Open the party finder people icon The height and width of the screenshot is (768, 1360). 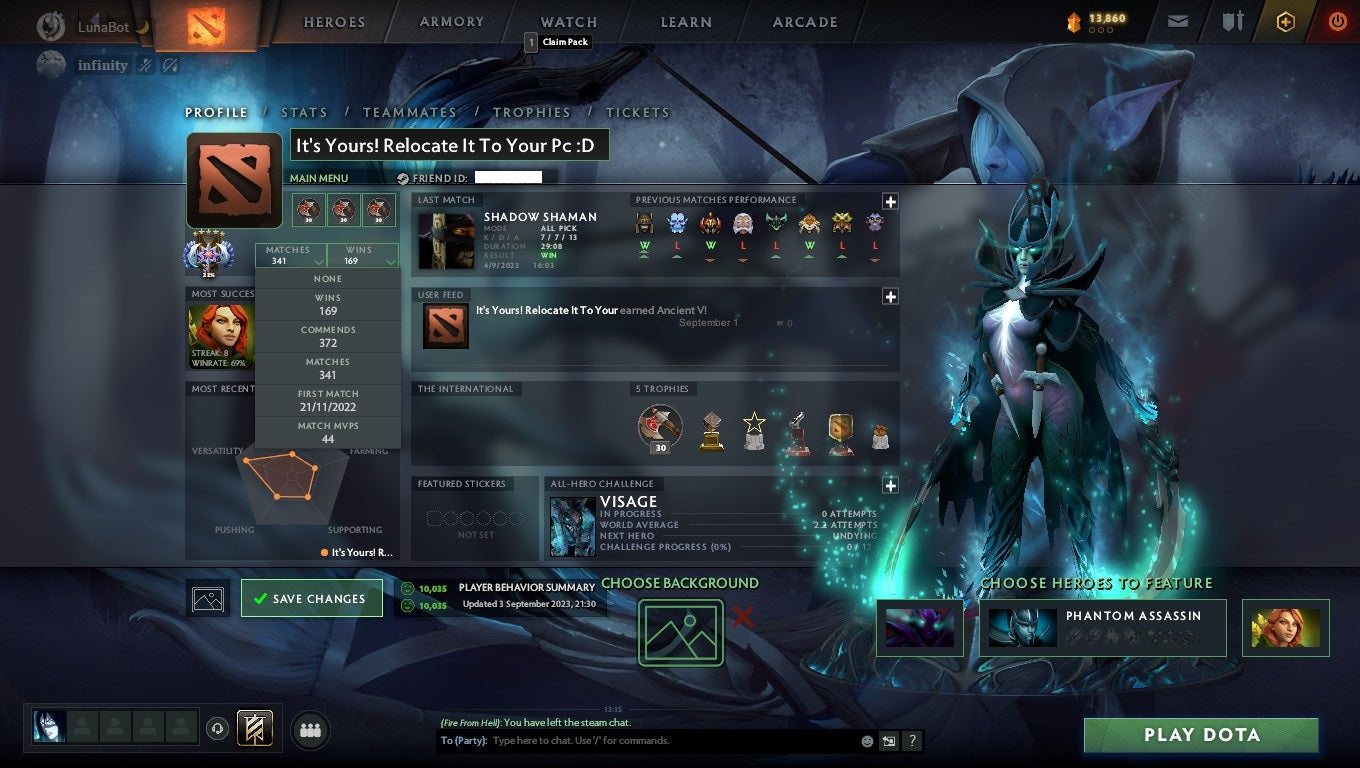click(x=310, y=730)
